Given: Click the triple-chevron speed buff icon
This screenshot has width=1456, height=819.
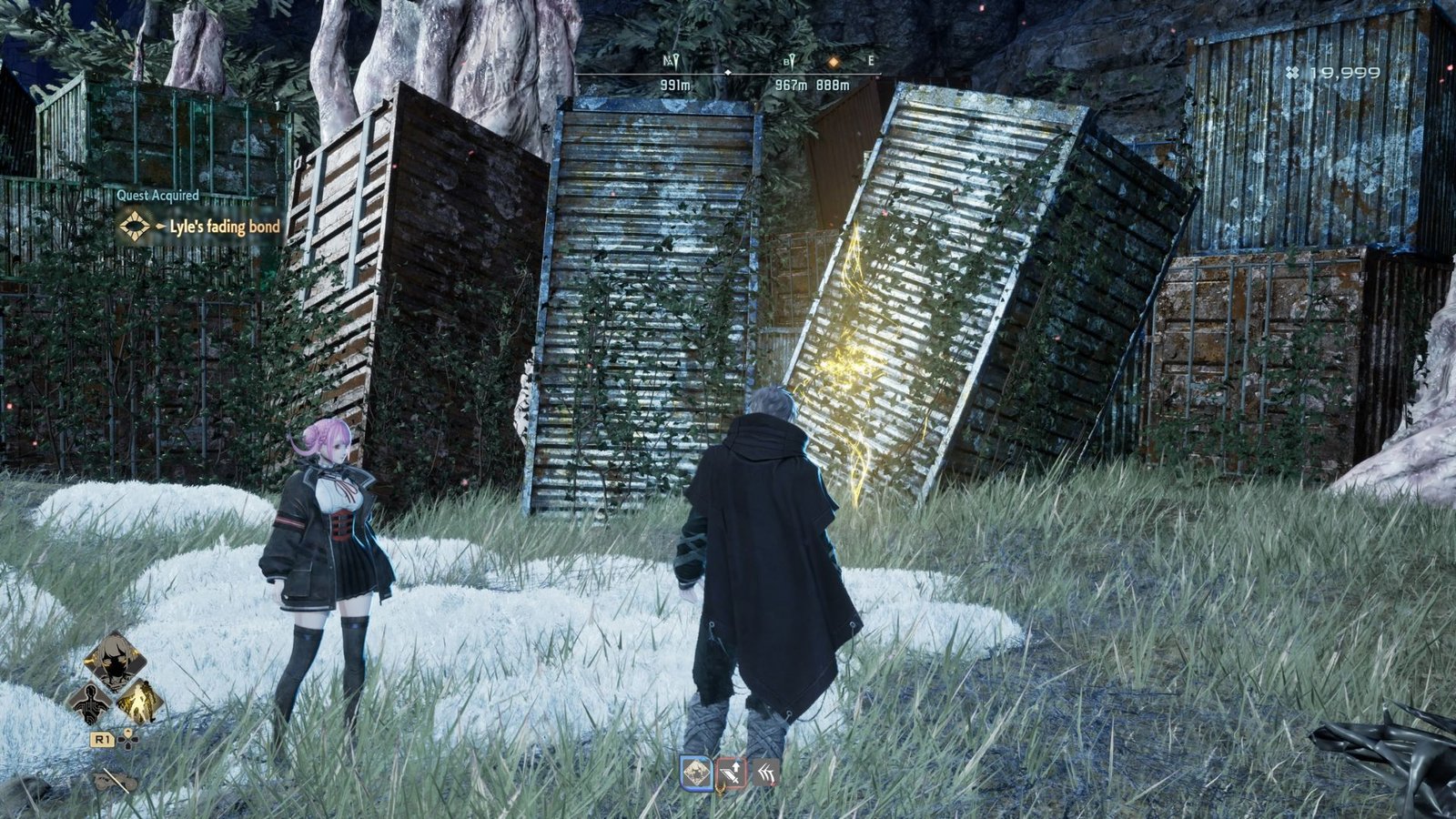Looking at the screenshot, I should [x=765, y=773].
